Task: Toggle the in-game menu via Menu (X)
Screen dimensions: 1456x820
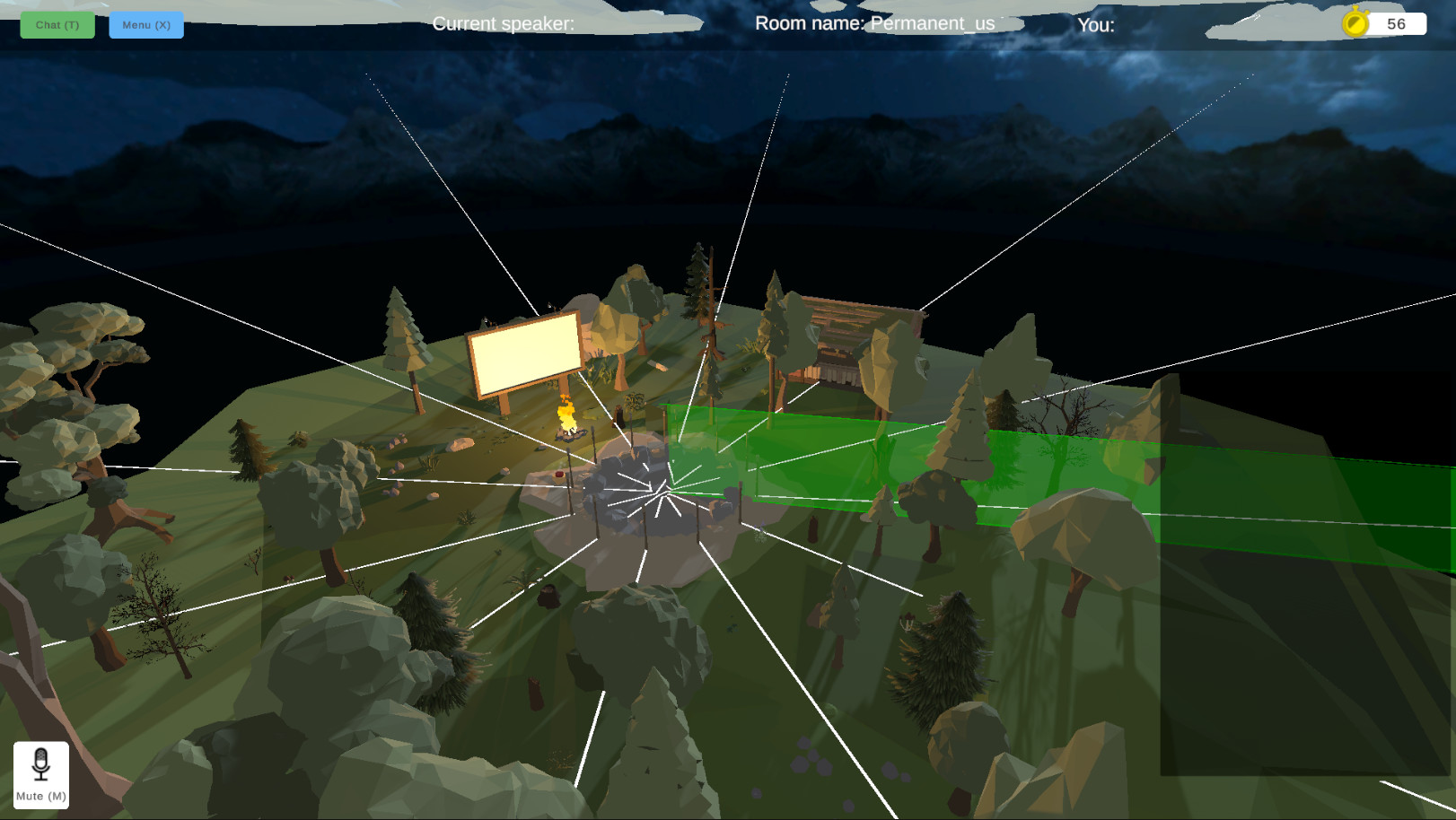Action: (x=145, y=25)
